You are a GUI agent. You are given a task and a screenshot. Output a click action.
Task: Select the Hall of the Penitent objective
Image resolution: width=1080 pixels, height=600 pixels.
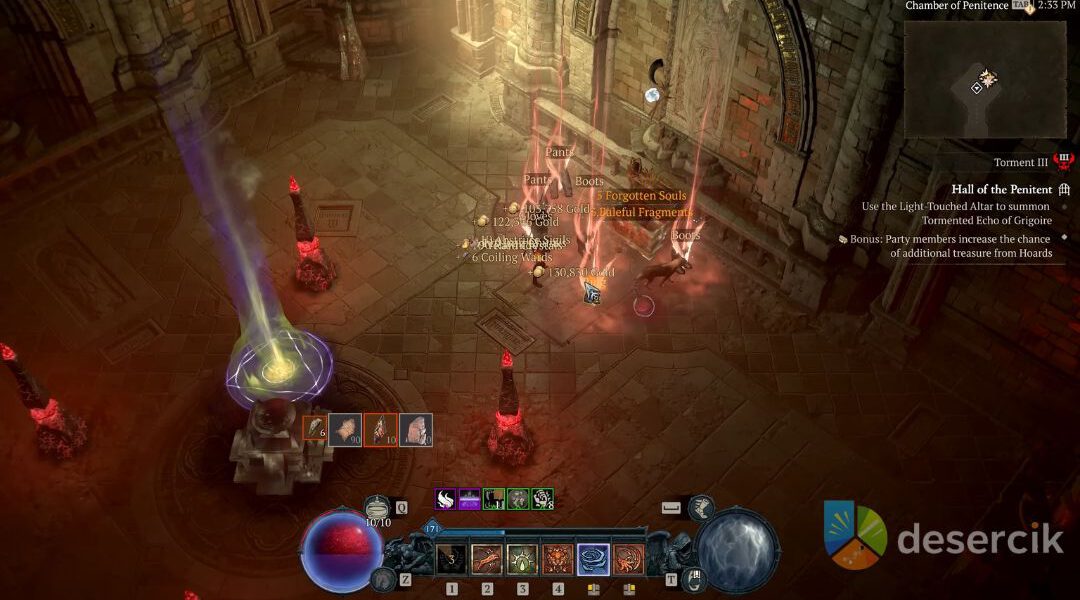click(x=1002, y=189)
